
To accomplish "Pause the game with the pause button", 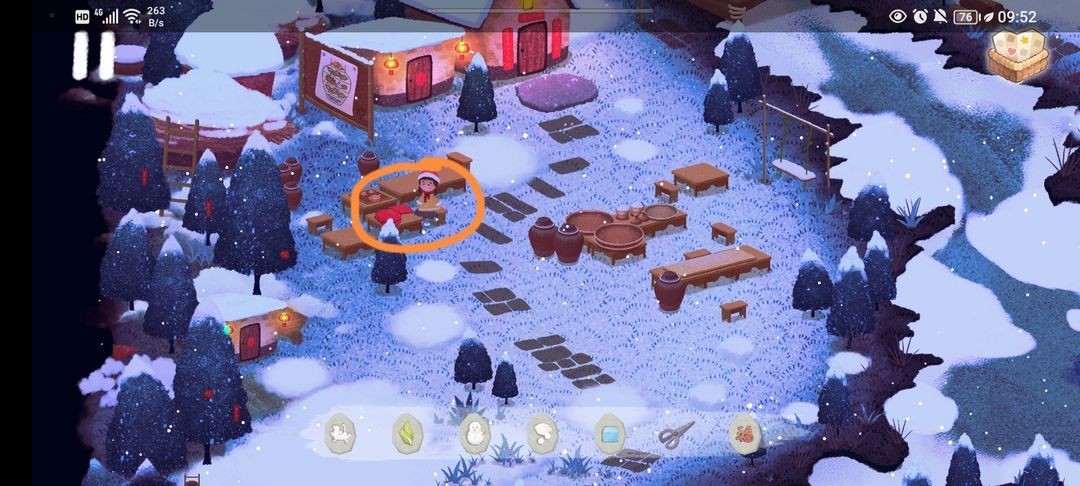I will point(92,55).
